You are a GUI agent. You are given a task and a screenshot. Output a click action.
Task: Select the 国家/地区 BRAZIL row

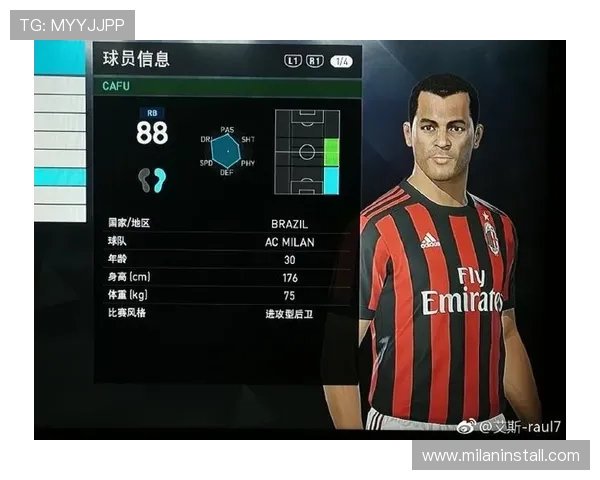coord(226,224)
